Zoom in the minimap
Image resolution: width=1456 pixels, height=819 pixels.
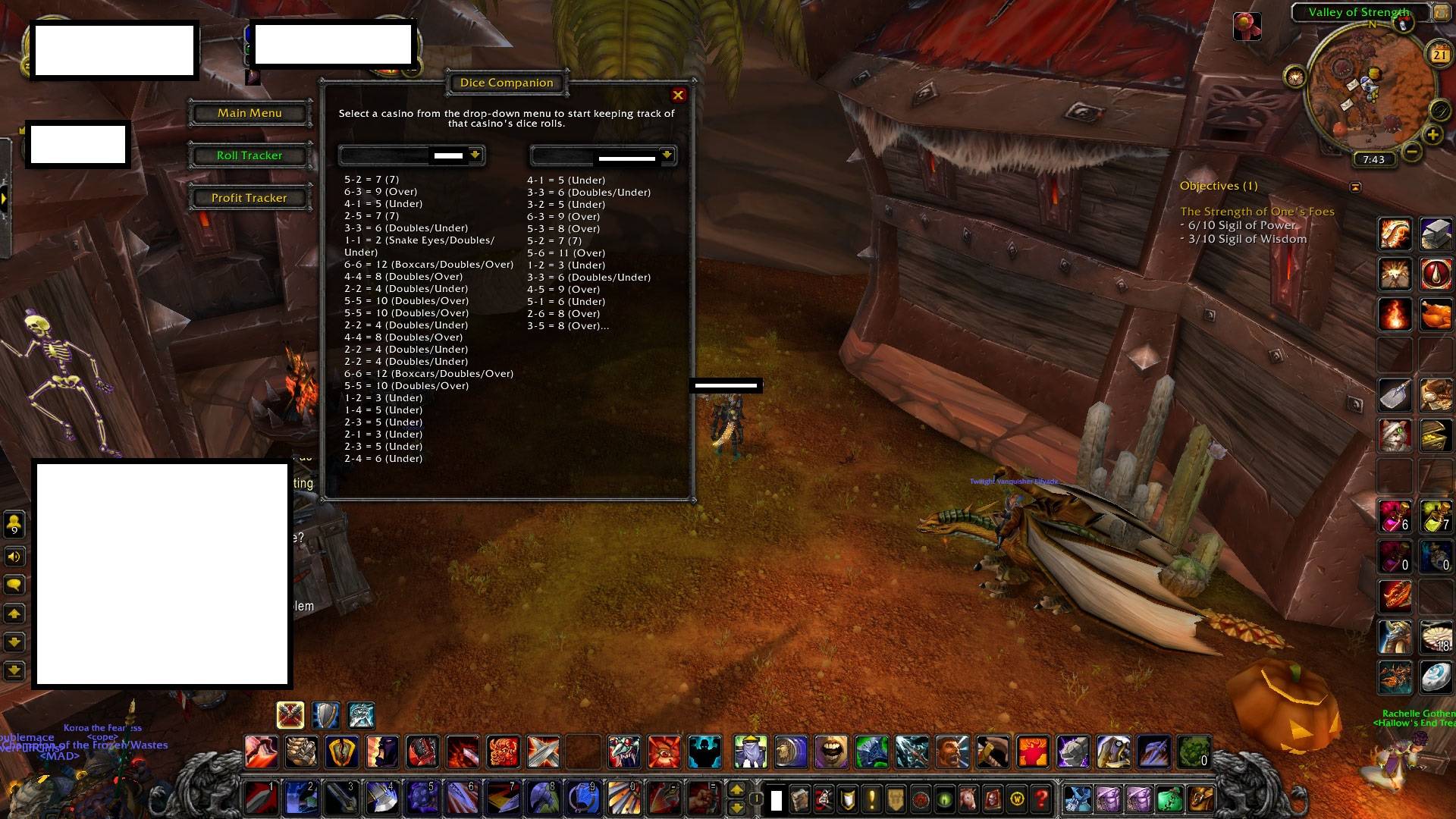[1432, 135]
